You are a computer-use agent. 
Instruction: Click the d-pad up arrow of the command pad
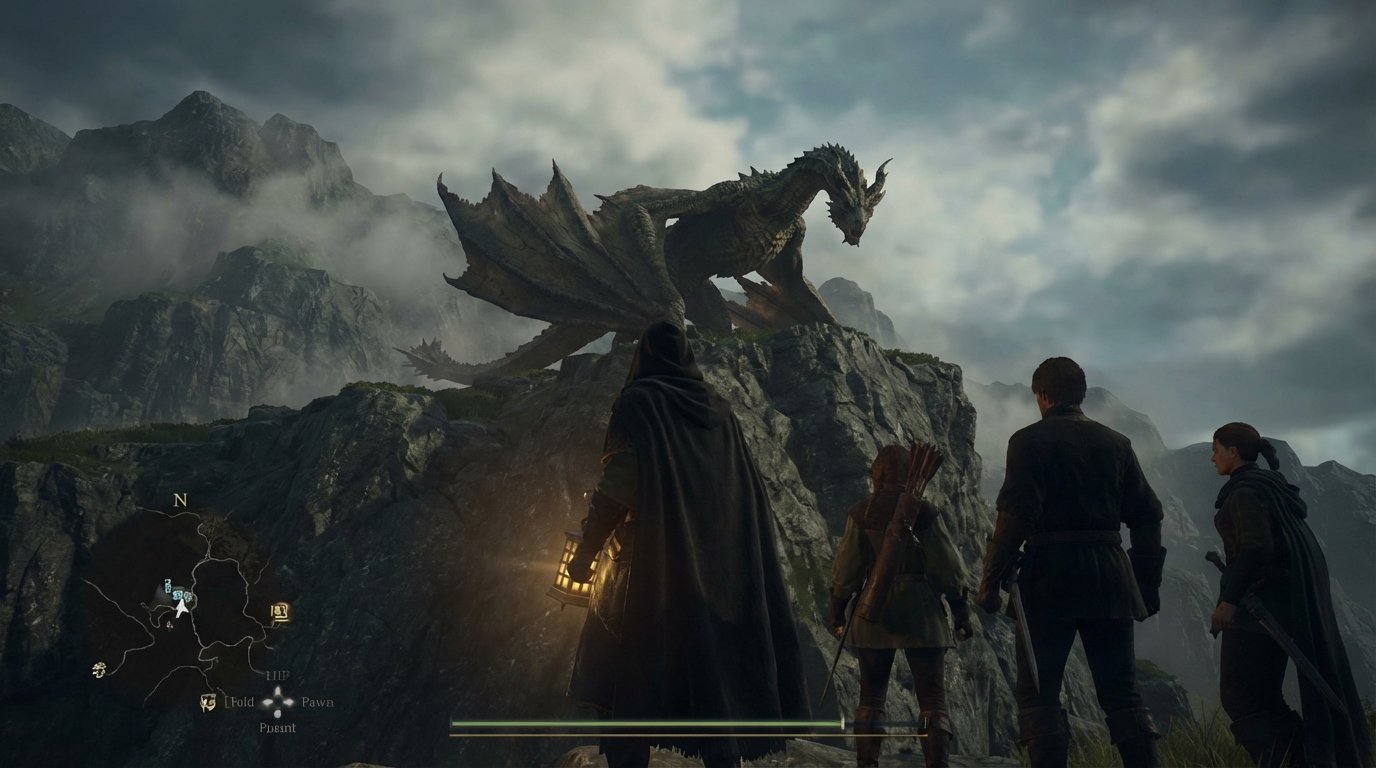pos(276,690)
